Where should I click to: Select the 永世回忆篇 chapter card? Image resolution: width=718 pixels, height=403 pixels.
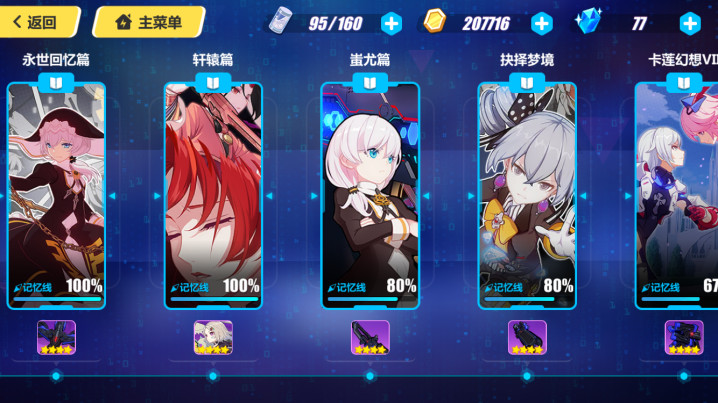[x=56, y=195]
